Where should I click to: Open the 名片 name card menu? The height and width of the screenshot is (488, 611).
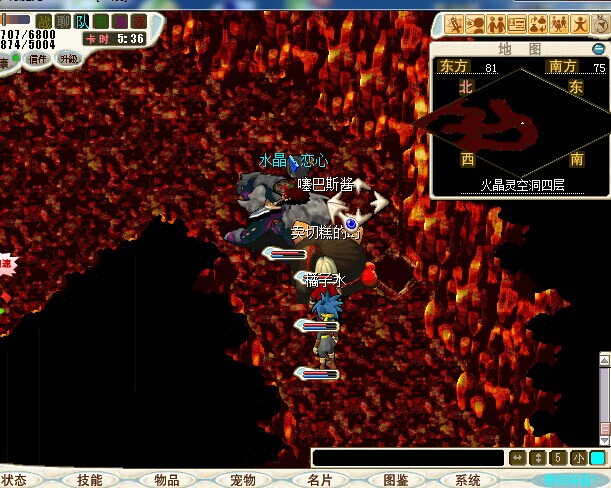pyautogui.click(x=320, y=480)
